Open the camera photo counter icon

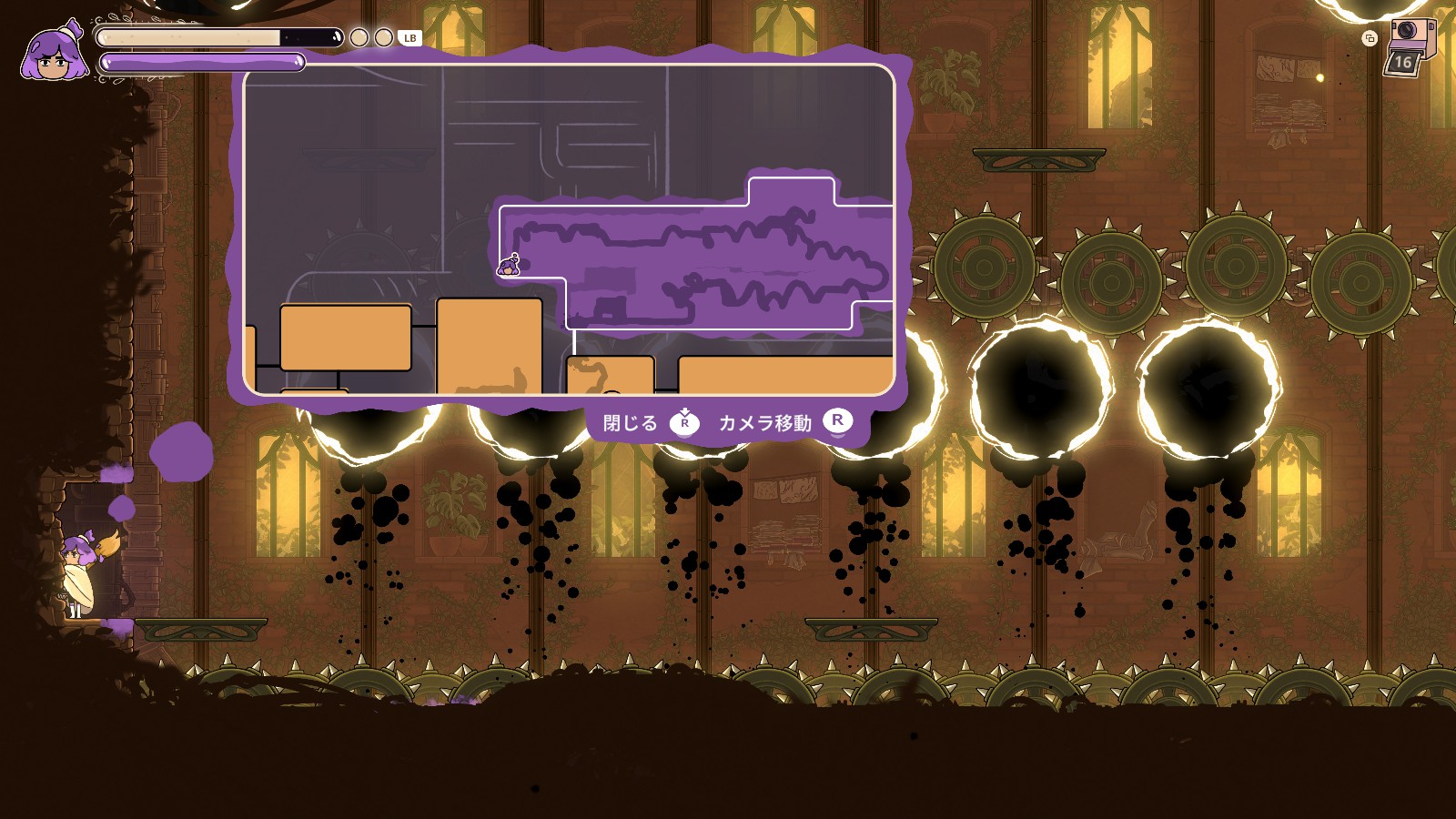coord(1407,45)
